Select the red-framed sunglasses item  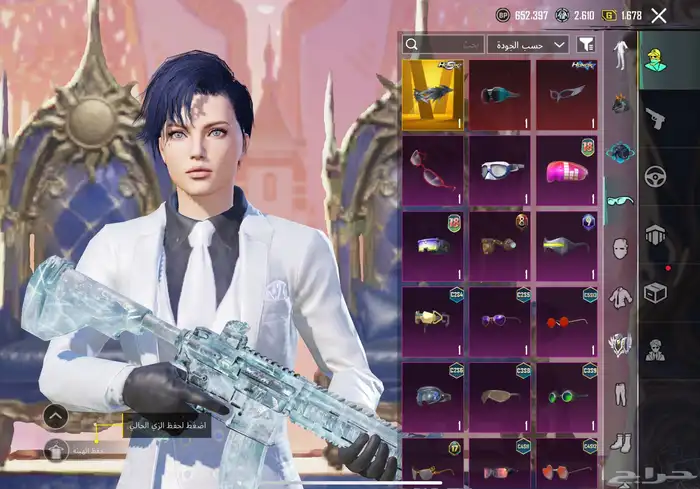click(432, 170)
